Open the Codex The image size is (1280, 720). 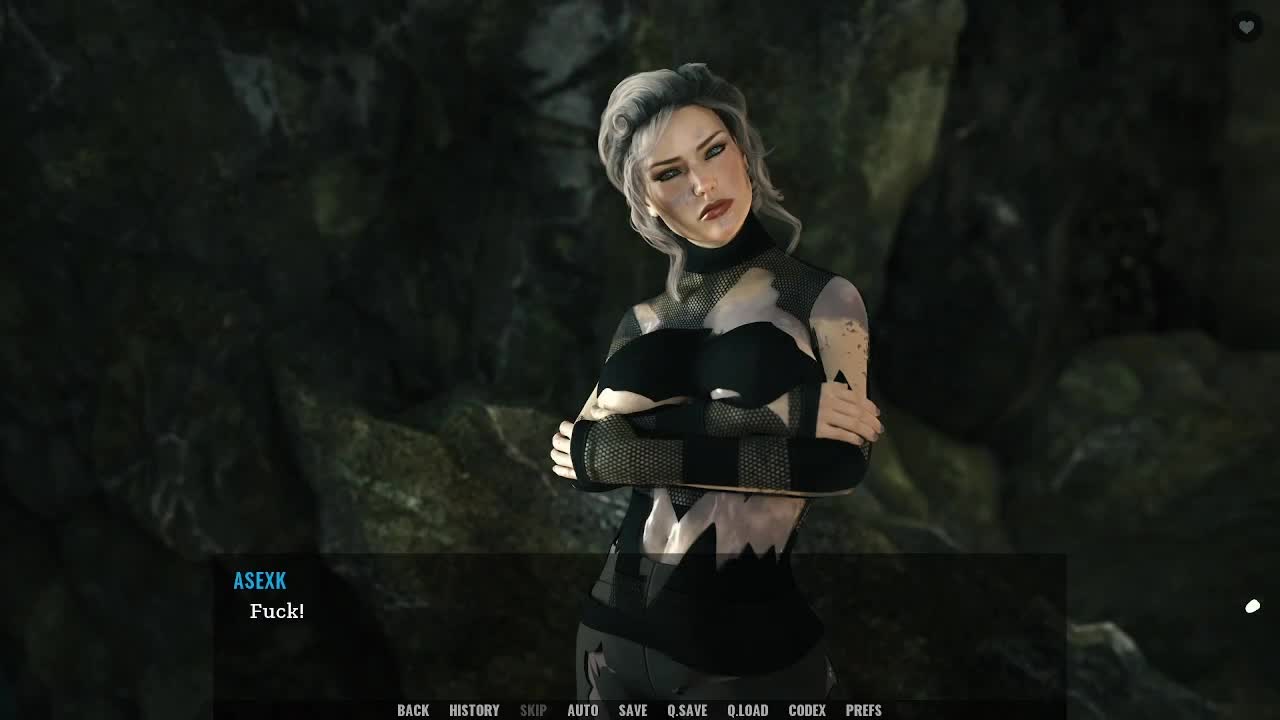pos(807,710)
